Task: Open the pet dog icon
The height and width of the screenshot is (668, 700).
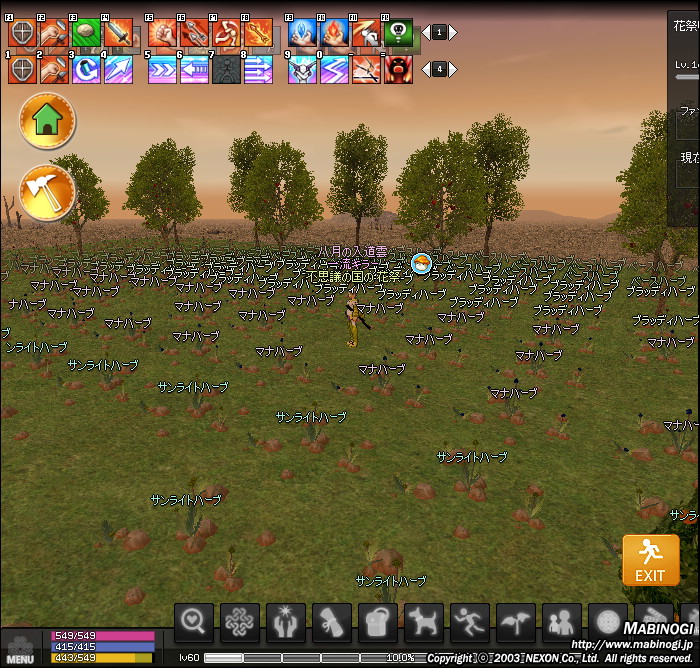Action: (x=424, y=623)
